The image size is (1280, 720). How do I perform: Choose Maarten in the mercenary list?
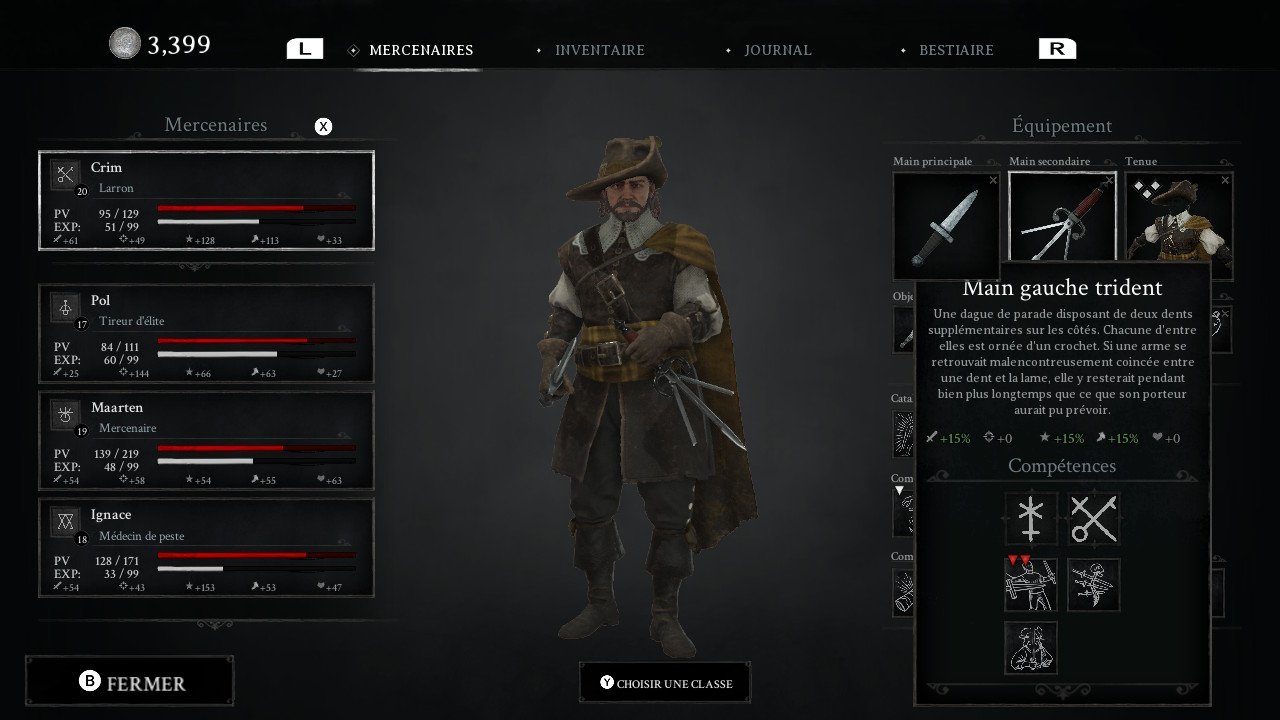click(x=206, y=440)
